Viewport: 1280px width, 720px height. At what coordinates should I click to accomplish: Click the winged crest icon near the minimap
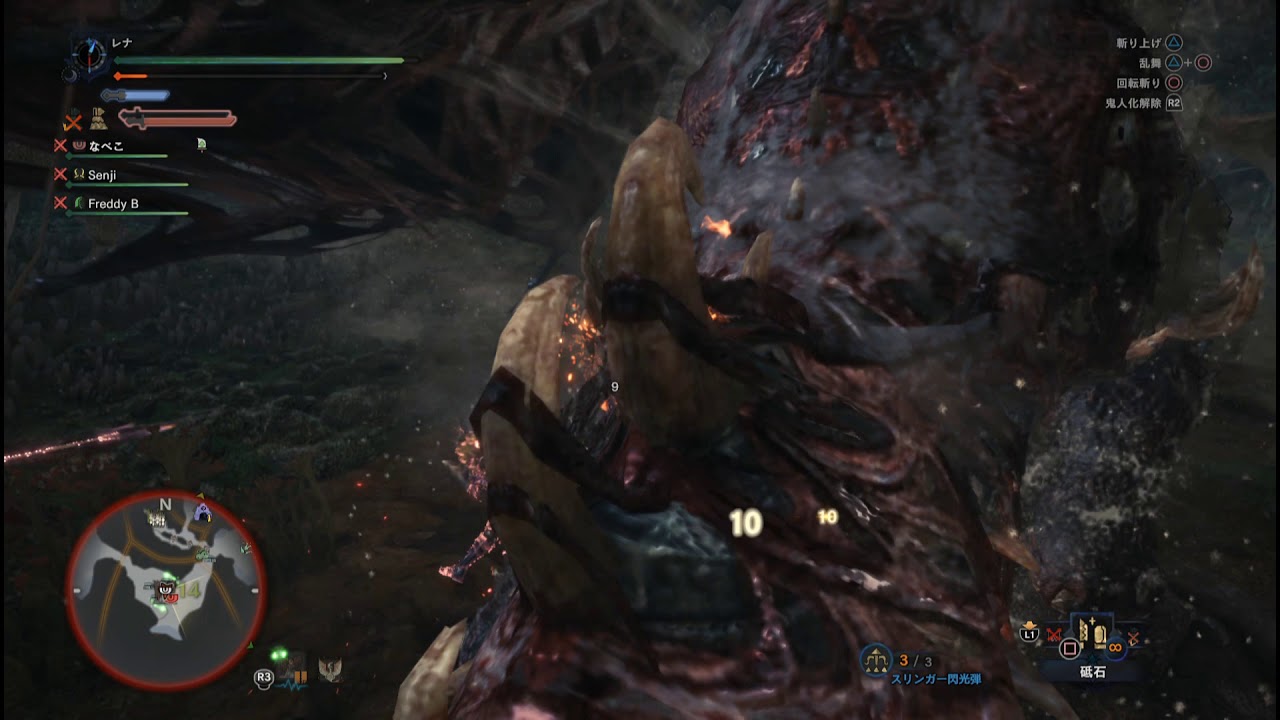(x=329, y=670)
